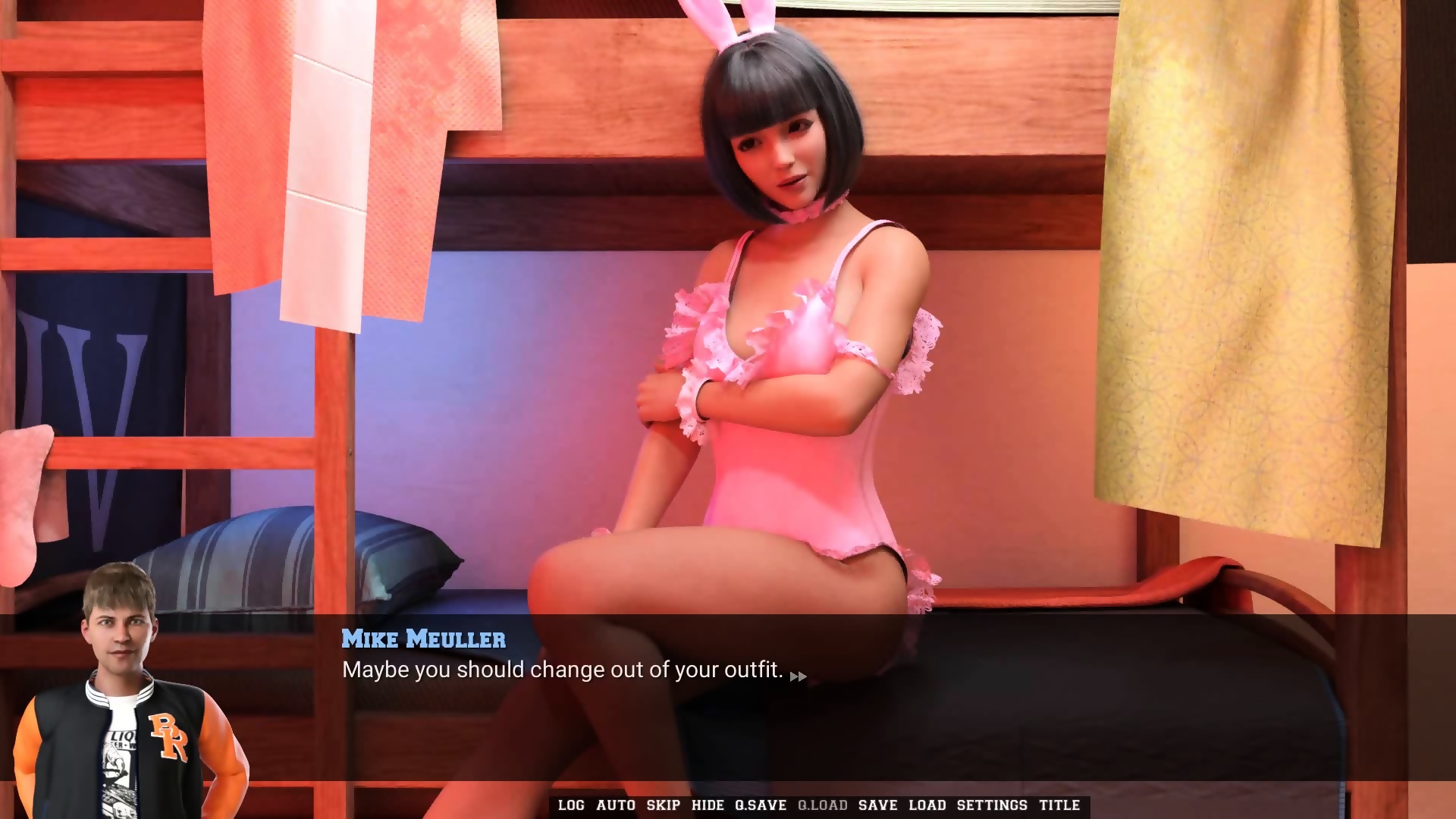
Task: Click the Q.Load quick load button
Action: click(x=822, y=805)
